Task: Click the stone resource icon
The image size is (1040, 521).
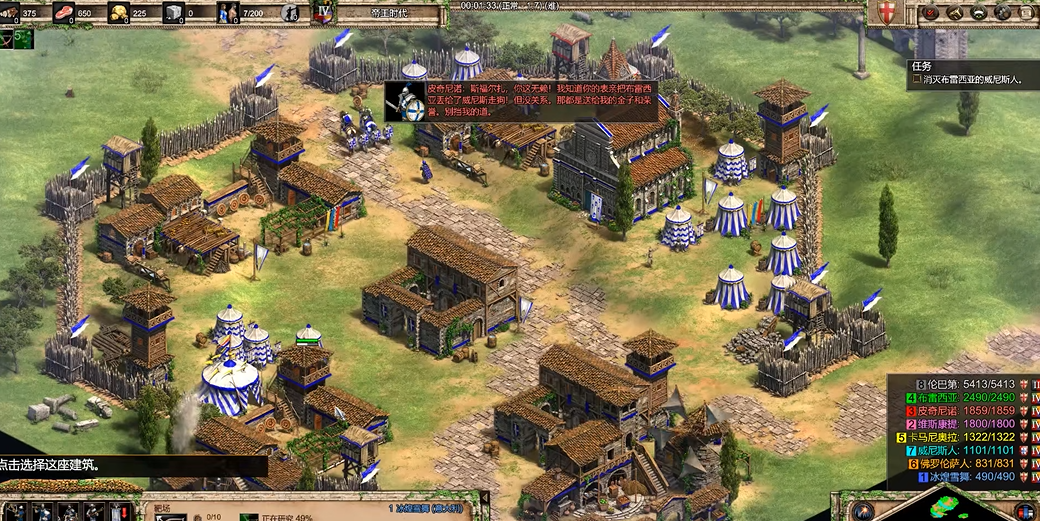Action: [174, 13]
